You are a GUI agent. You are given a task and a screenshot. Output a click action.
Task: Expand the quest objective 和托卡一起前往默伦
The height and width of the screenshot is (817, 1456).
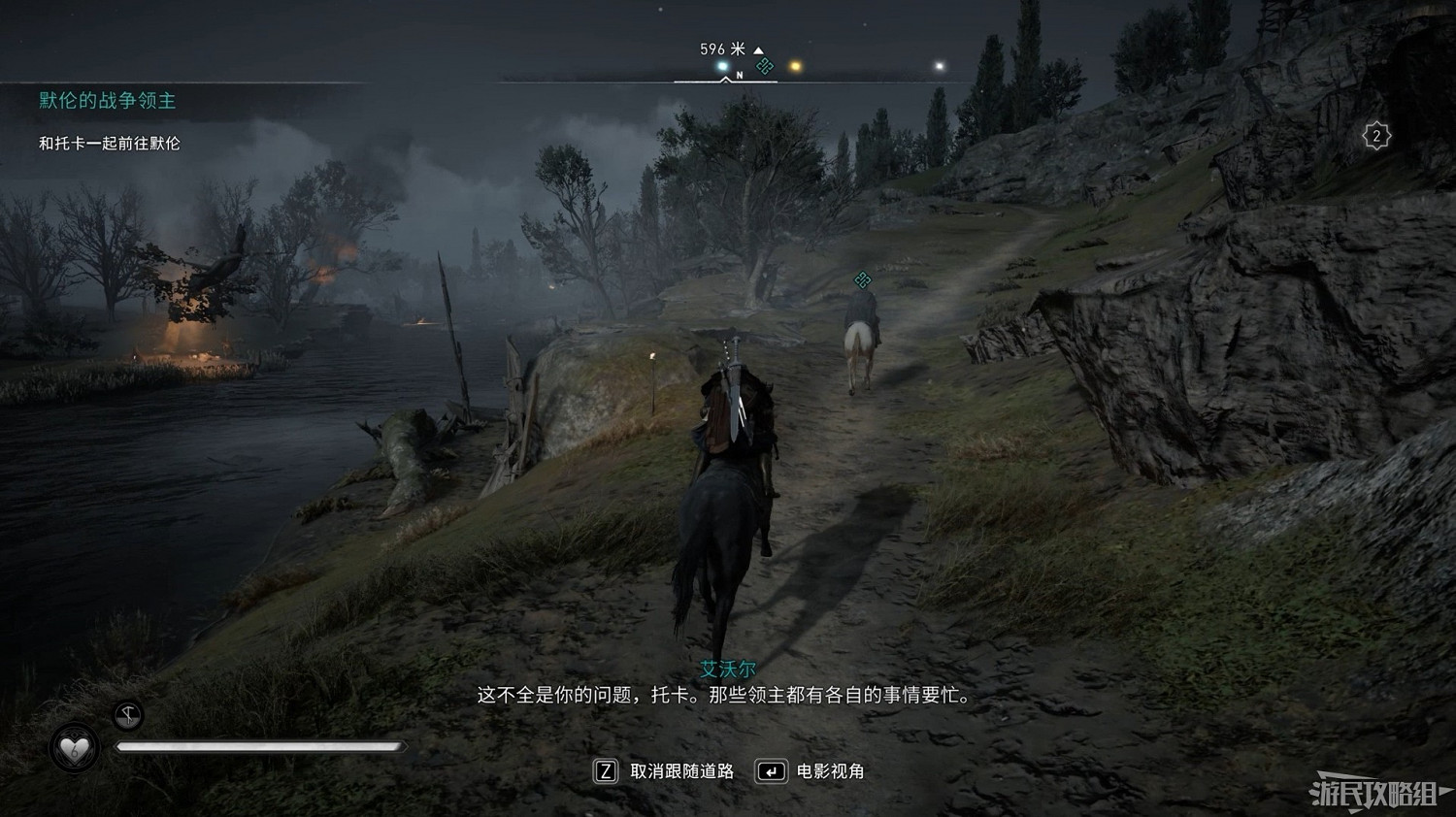(x=109, y=143)
